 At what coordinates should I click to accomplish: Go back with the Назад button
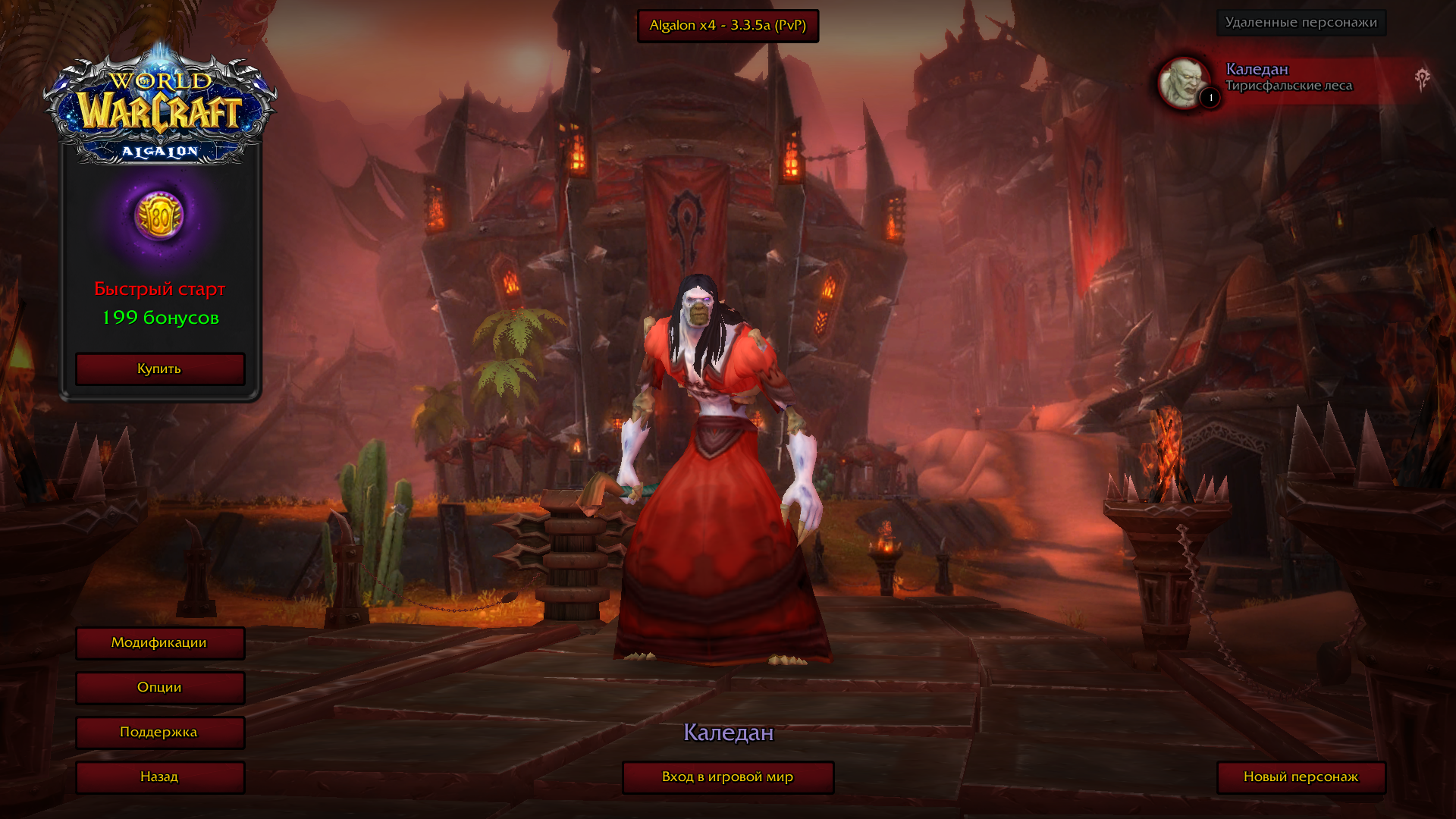(x=159, y=777)
